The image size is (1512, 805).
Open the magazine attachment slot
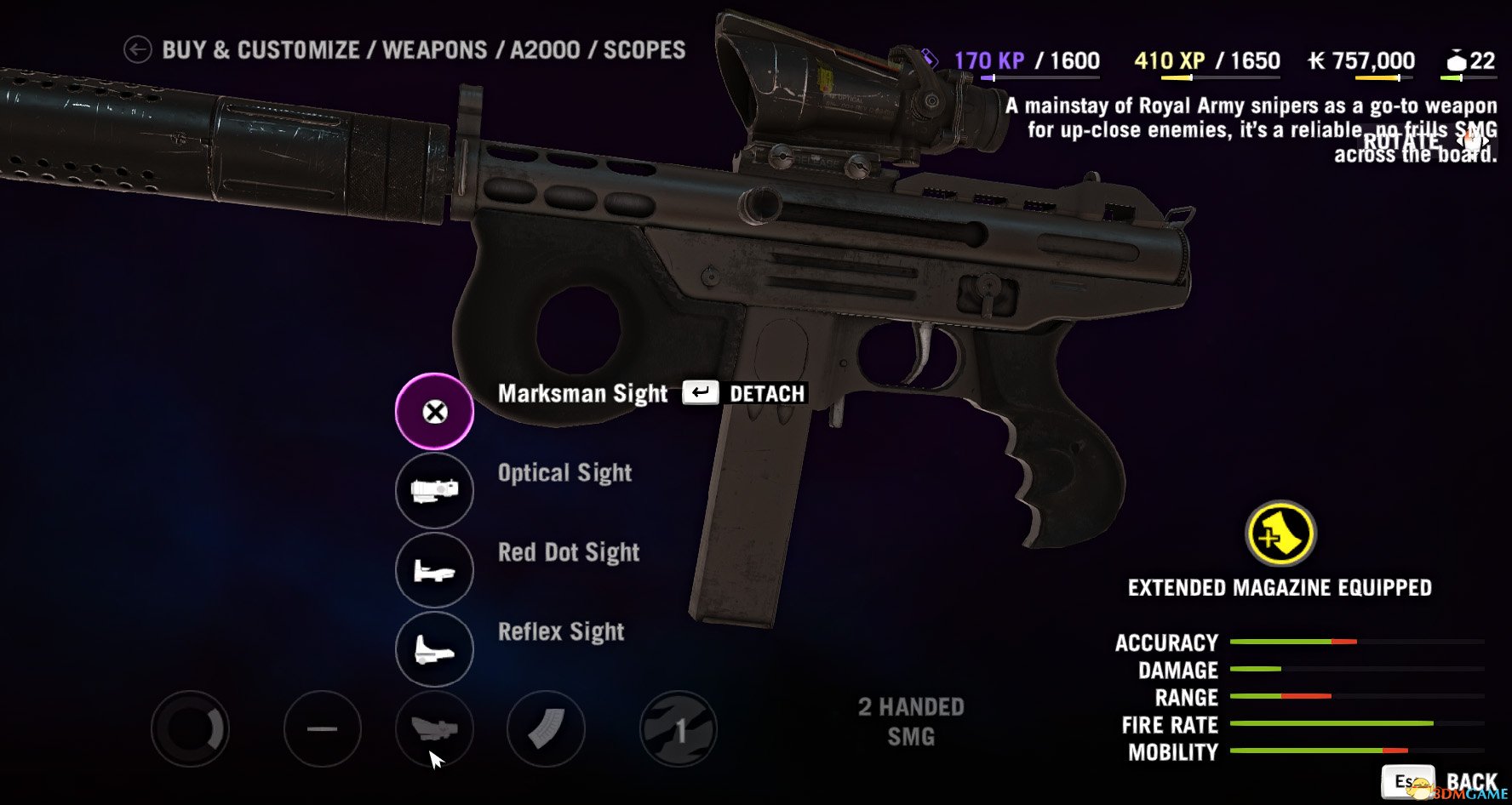546,729
